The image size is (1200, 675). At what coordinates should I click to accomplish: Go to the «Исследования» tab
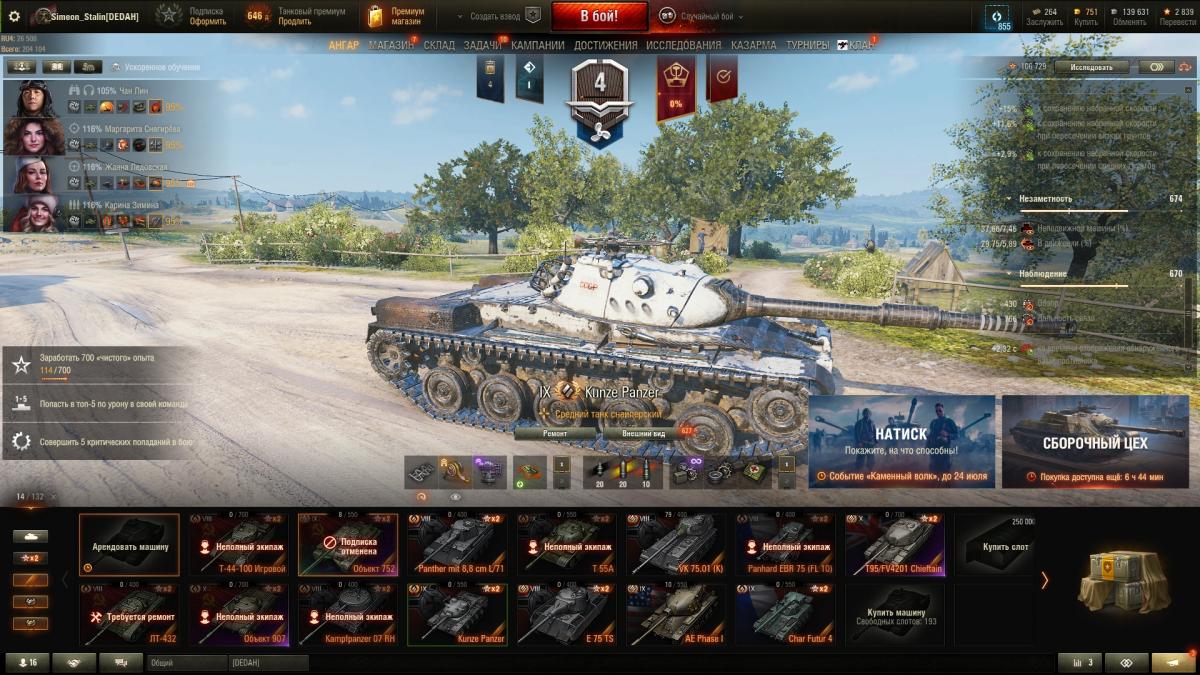click(683, 45)
